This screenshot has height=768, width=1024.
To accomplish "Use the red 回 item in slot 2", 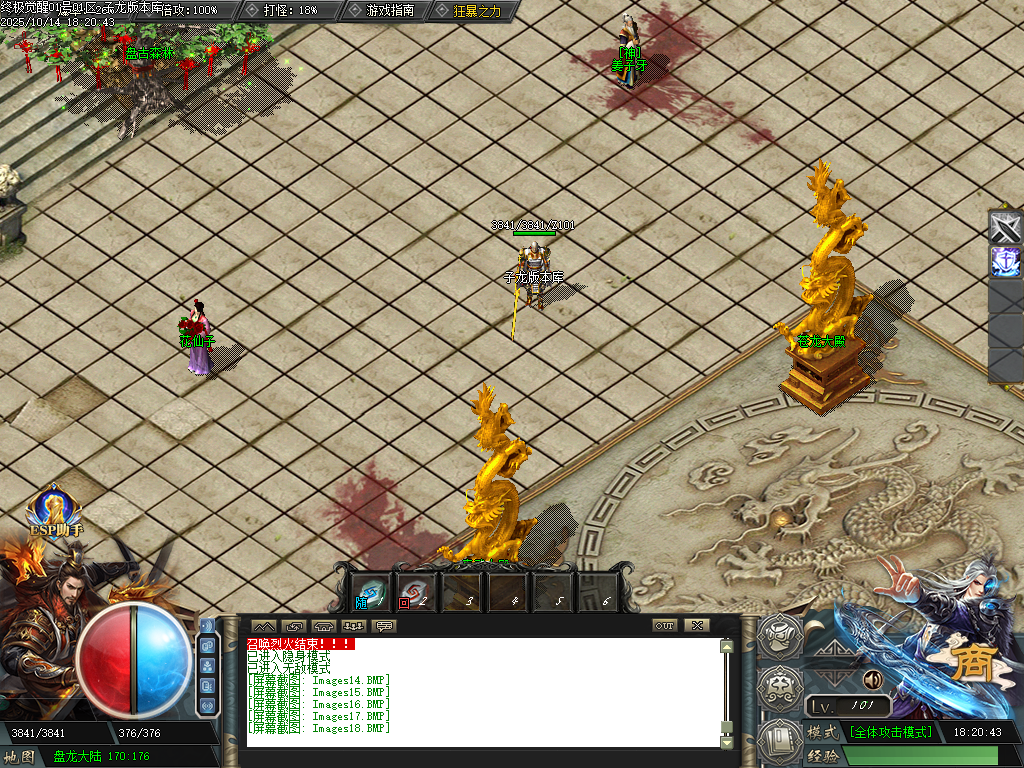I will [415, 592].
